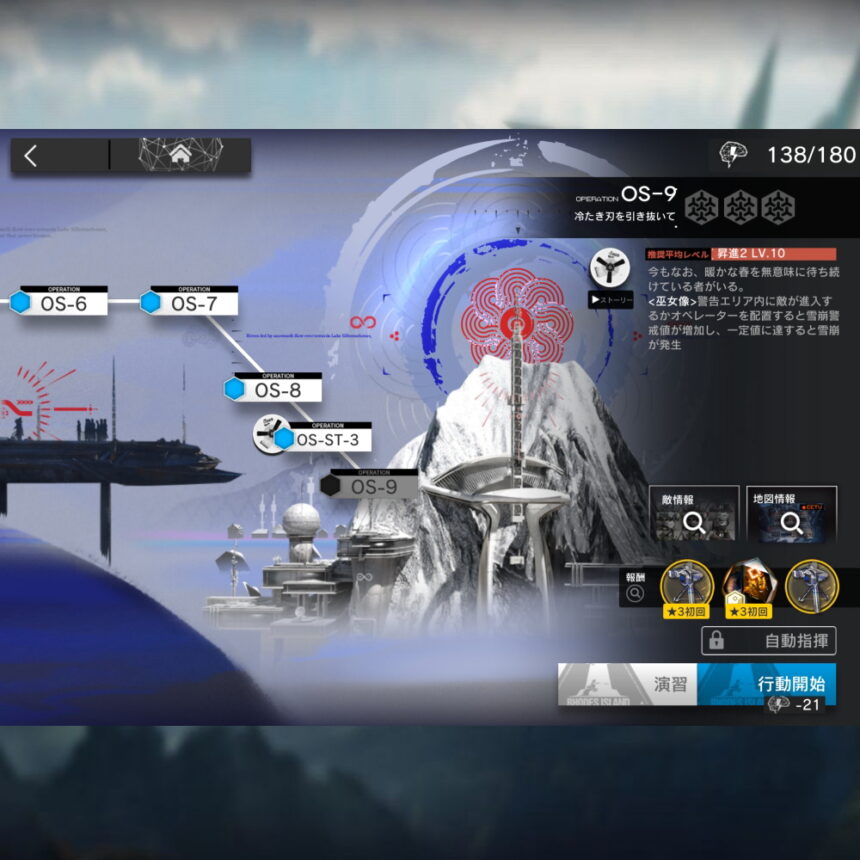Select the OS-9 stage node
860x860 pixels.
(x=371, y=487)
